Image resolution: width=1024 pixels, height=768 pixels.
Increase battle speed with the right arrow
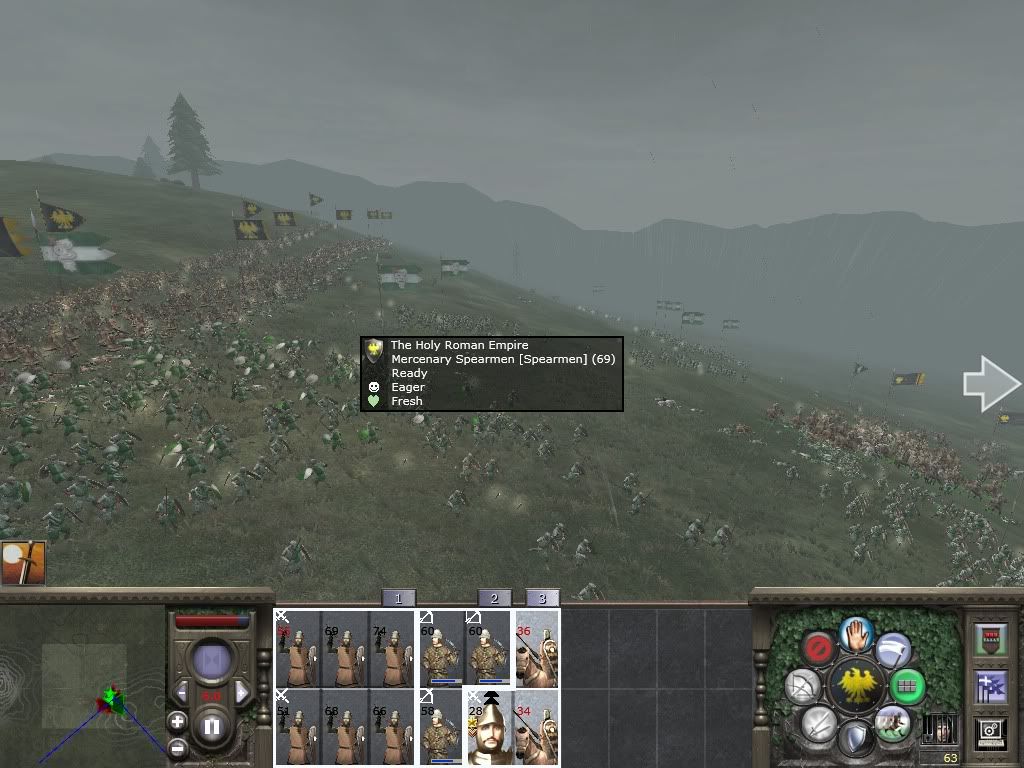242,692
